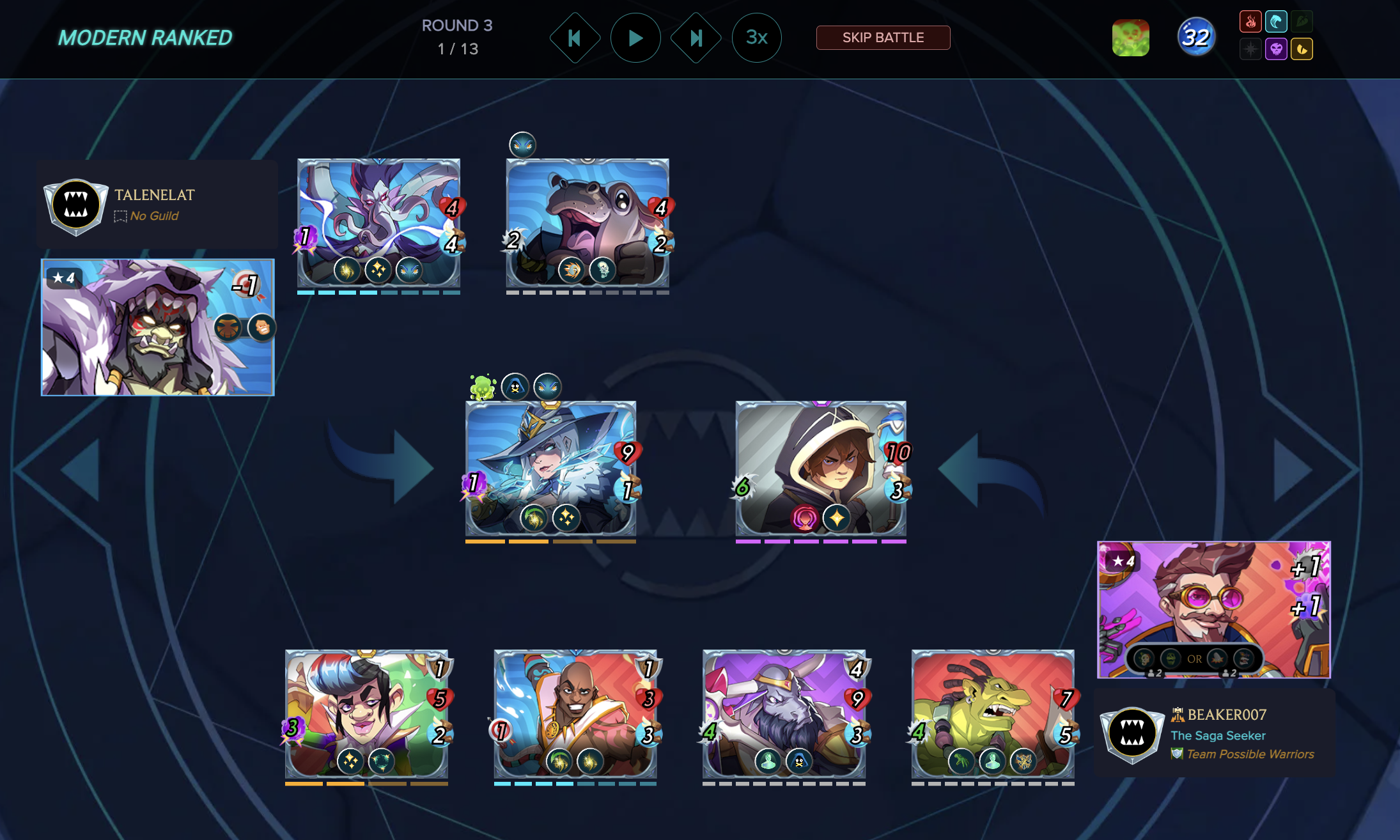Inspect the poison cloud status icon
Image resolution: width=1400 pixels, height=840 pixels.
click(x=483, y=387)
